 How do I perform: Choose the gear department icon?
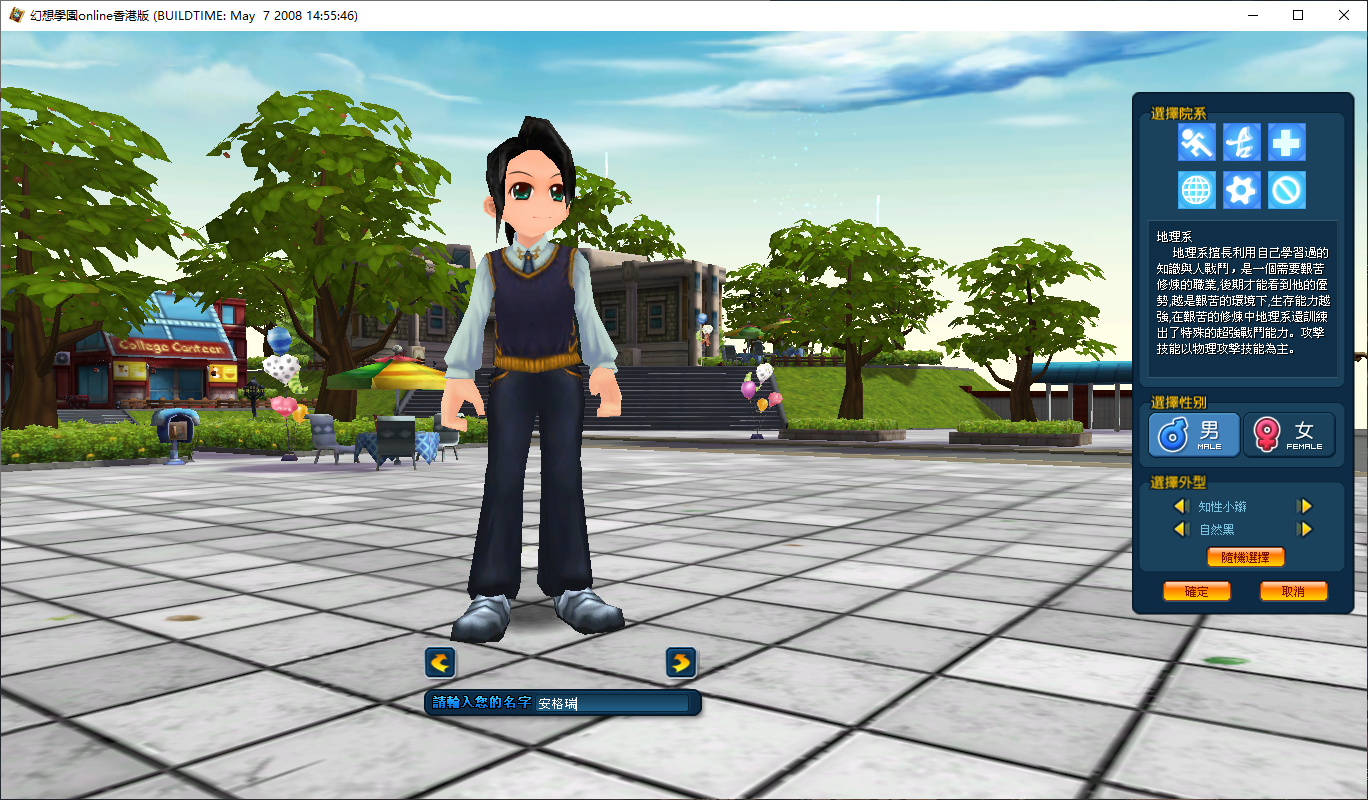pos(1241,189)
